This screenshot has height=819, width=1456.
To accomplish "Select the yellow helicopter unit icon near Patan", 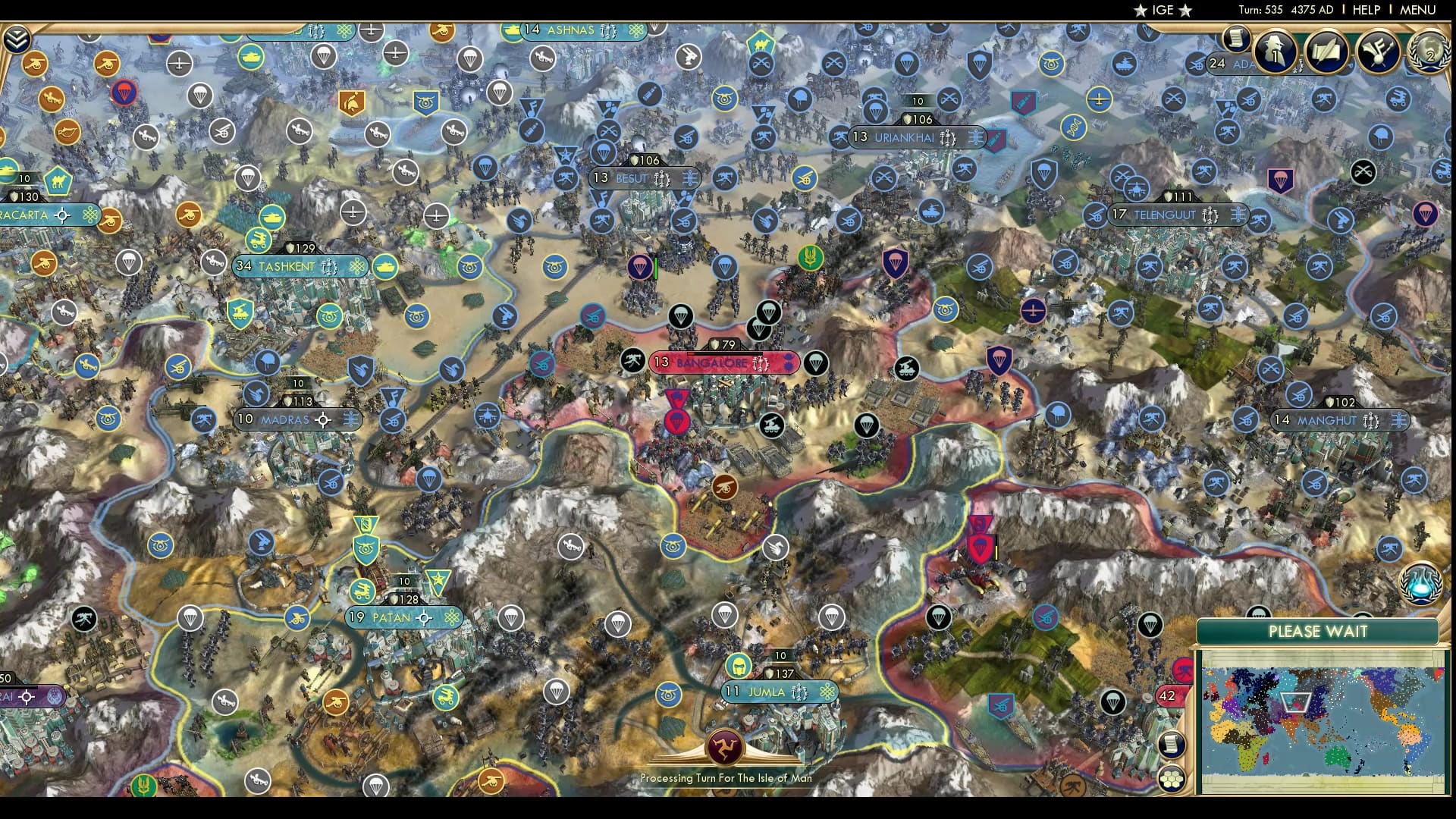I will click(362, 591).
